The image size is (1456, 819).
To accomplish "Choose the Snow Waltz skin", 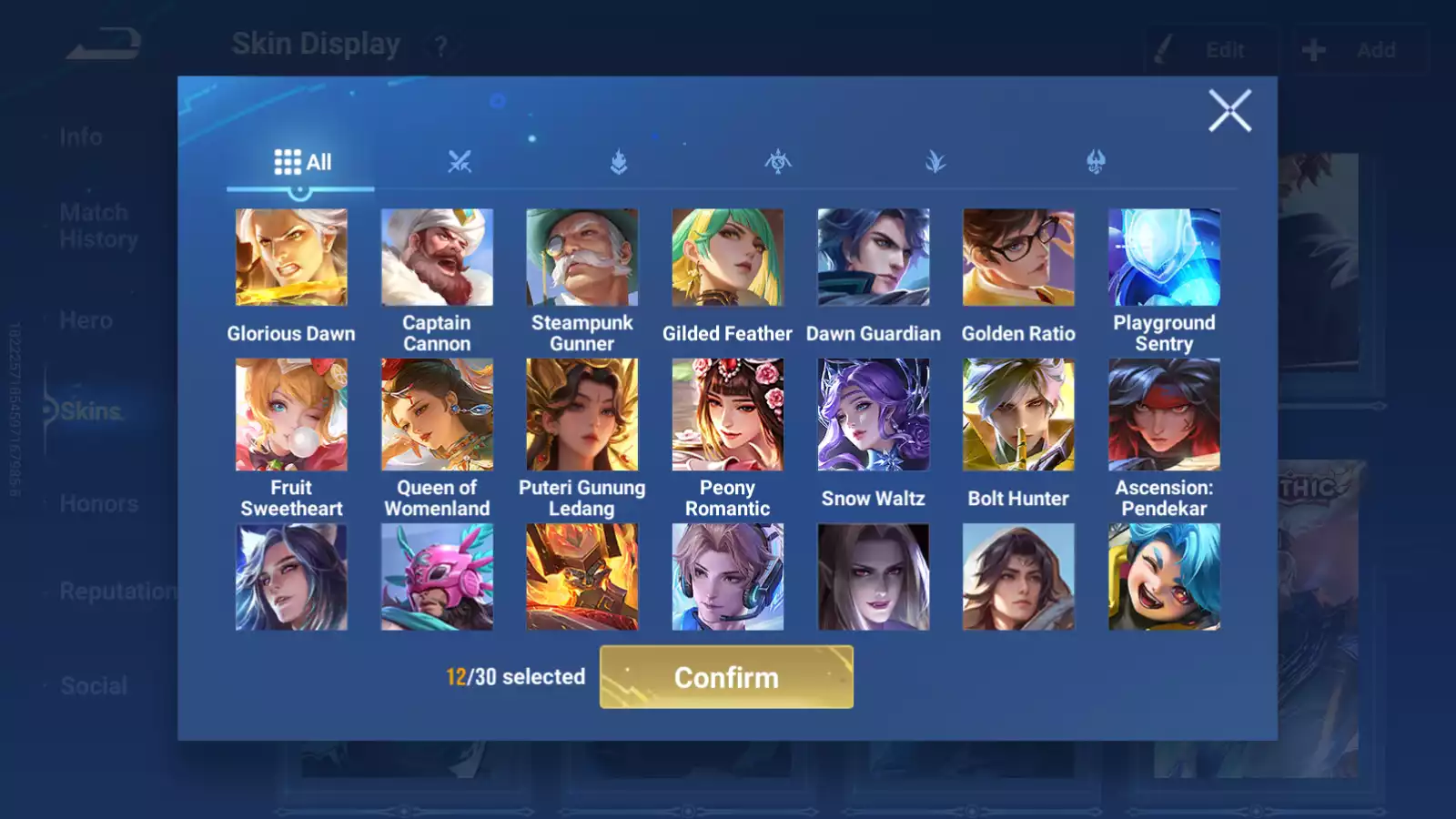I will (x=874, y=415).
